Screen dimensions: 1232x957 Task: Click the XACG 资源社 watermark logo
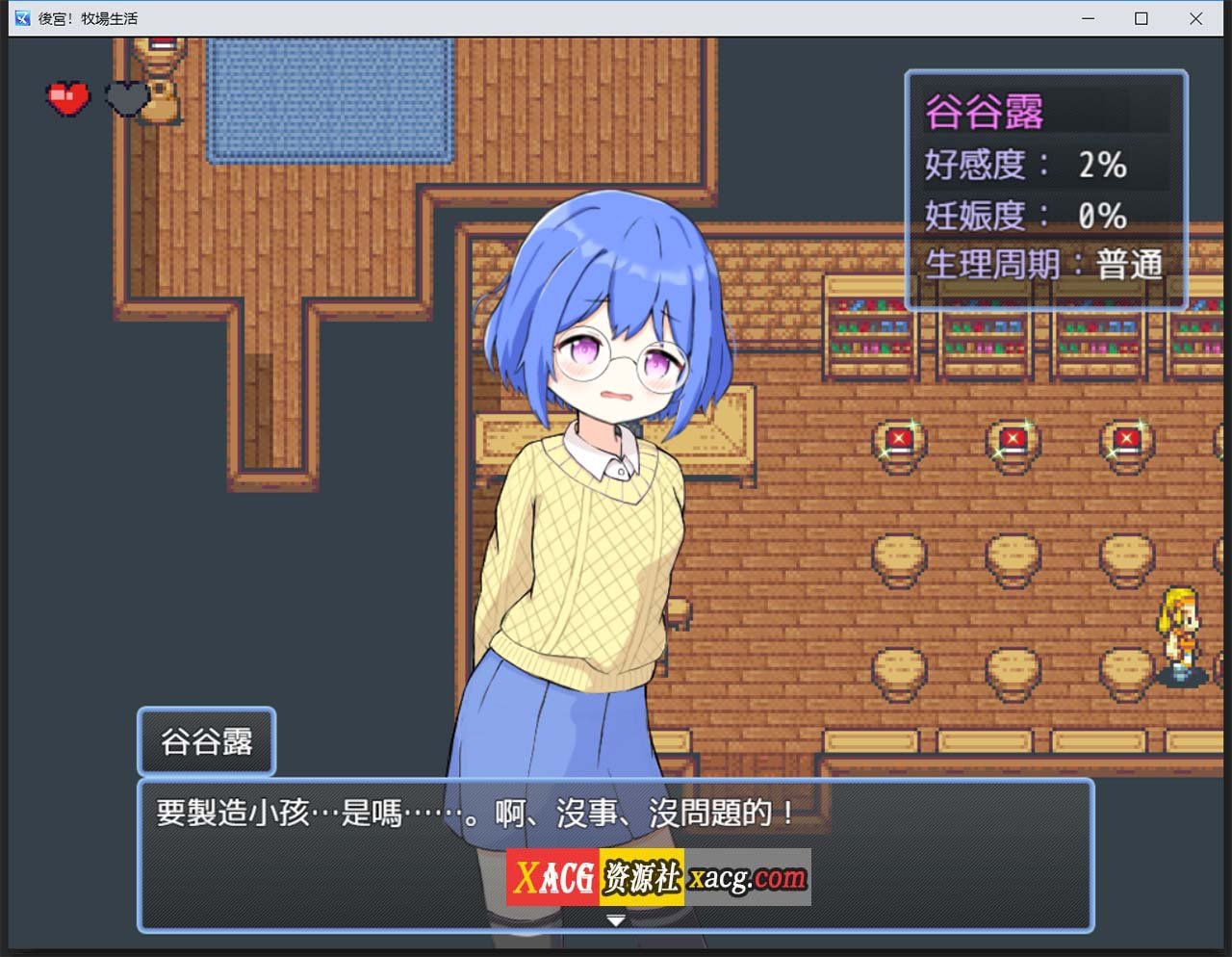click(597, 877)
